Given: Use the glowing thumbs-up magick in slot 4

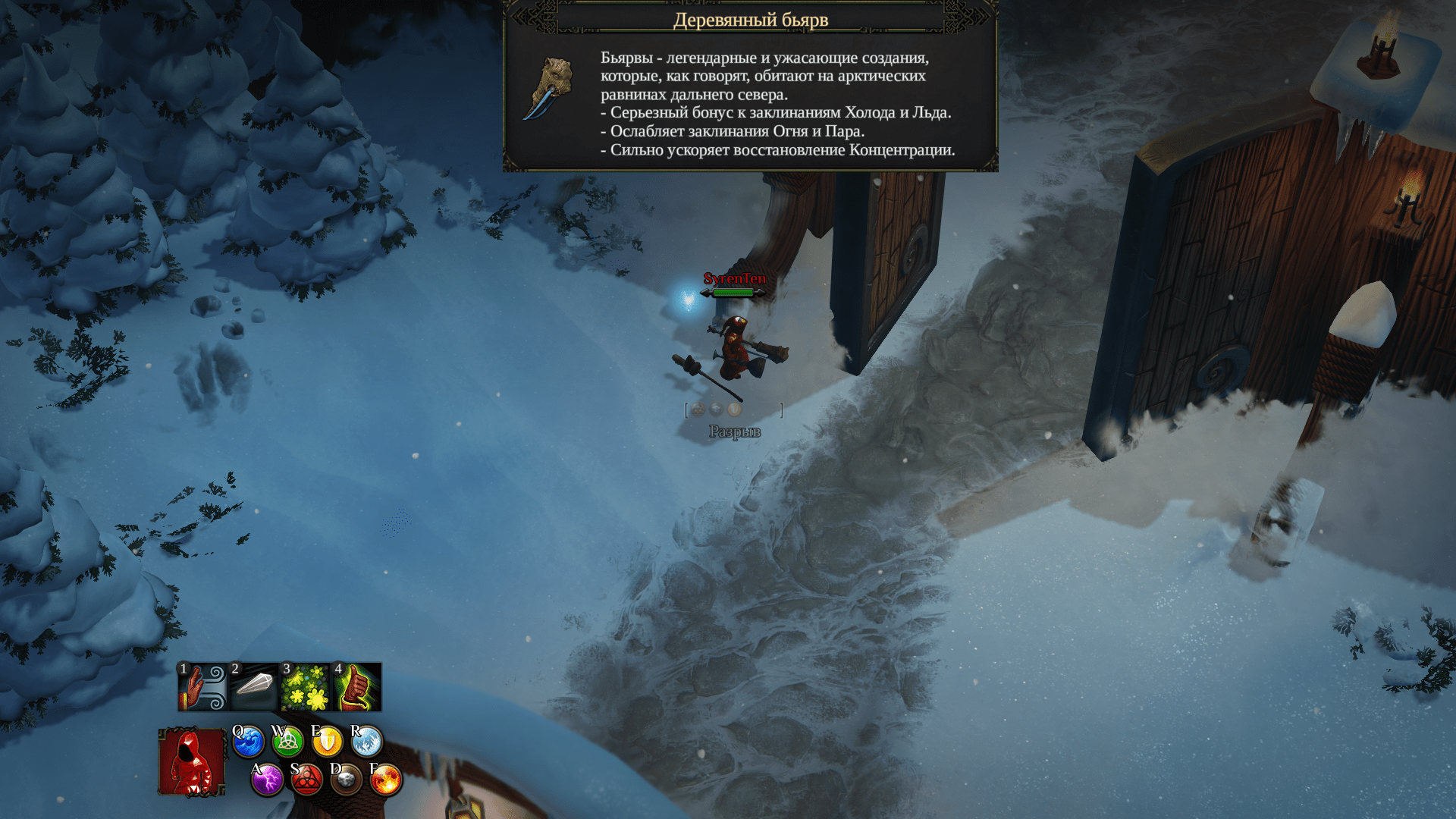Looking at the screenshot, I should coord(356,687).
